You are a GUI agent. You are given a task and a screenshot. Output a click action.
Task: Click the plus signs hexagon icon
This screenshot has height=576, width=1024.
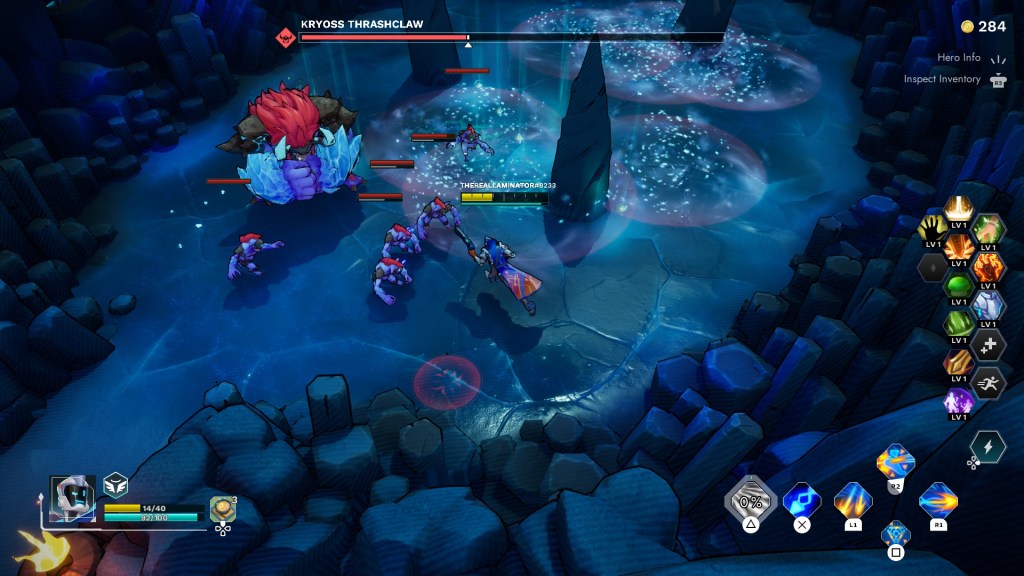(x=988, y=344)
